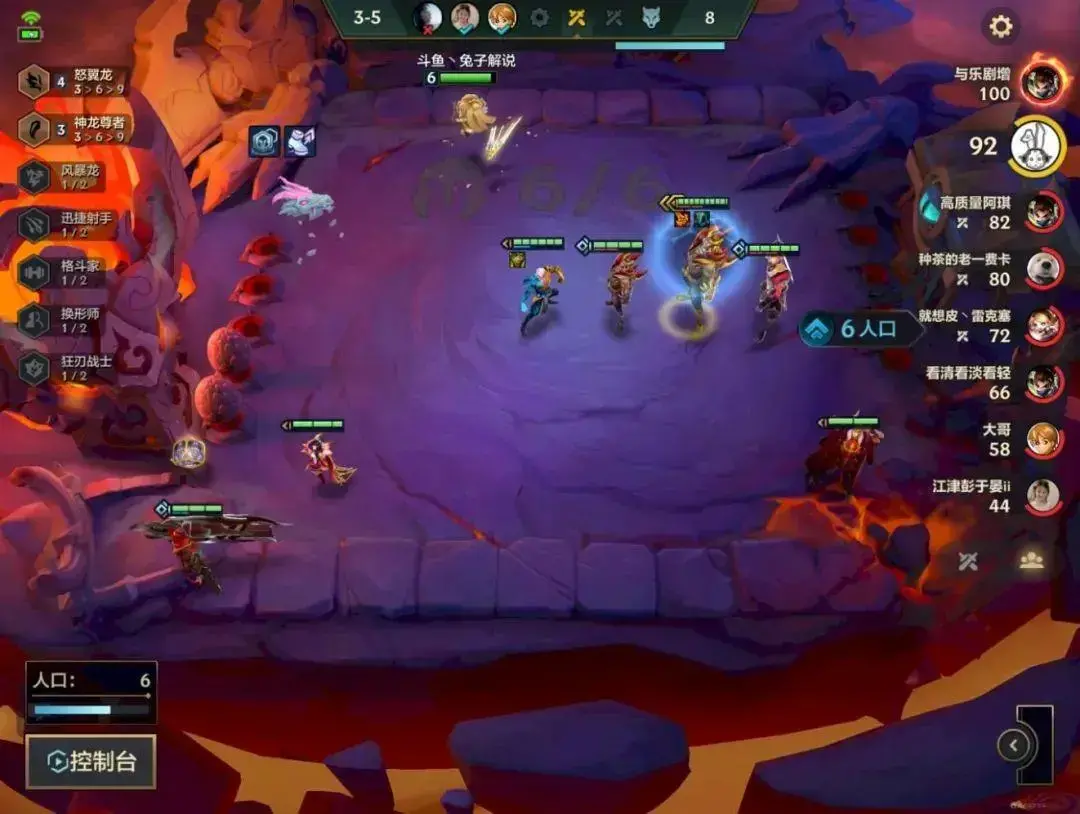
Task: Select the rabbit avatar with 92 health
Action: [x=1036, y=147]
